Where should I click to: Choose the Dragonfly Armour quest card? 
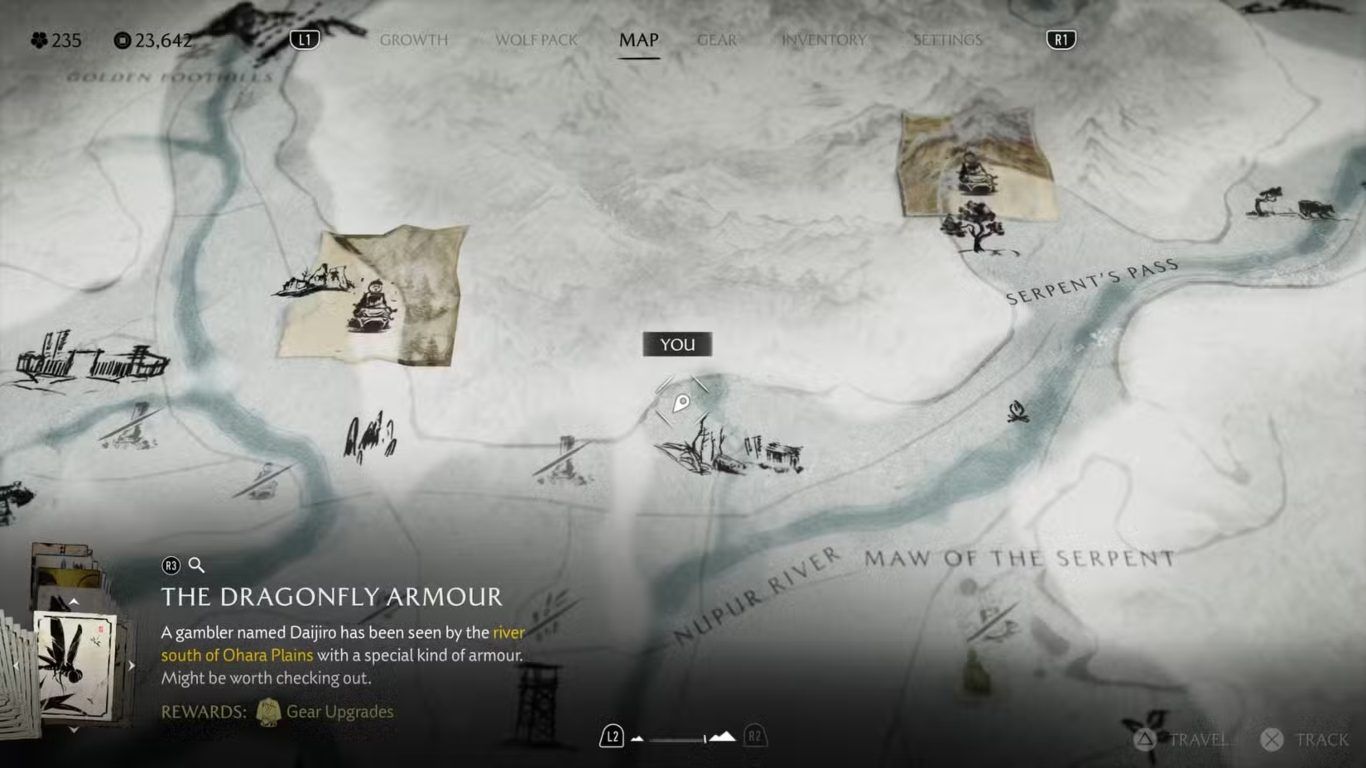[75, 662]
